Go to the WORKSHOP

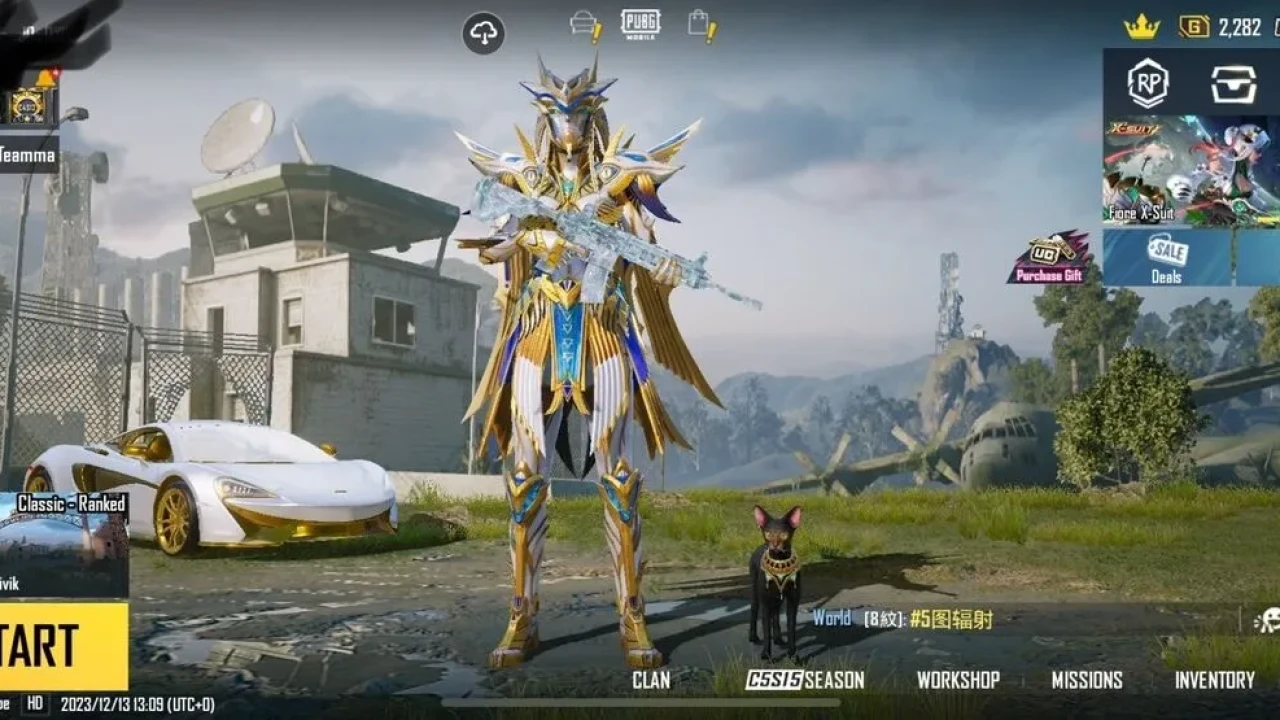click(x=958, y=680)
